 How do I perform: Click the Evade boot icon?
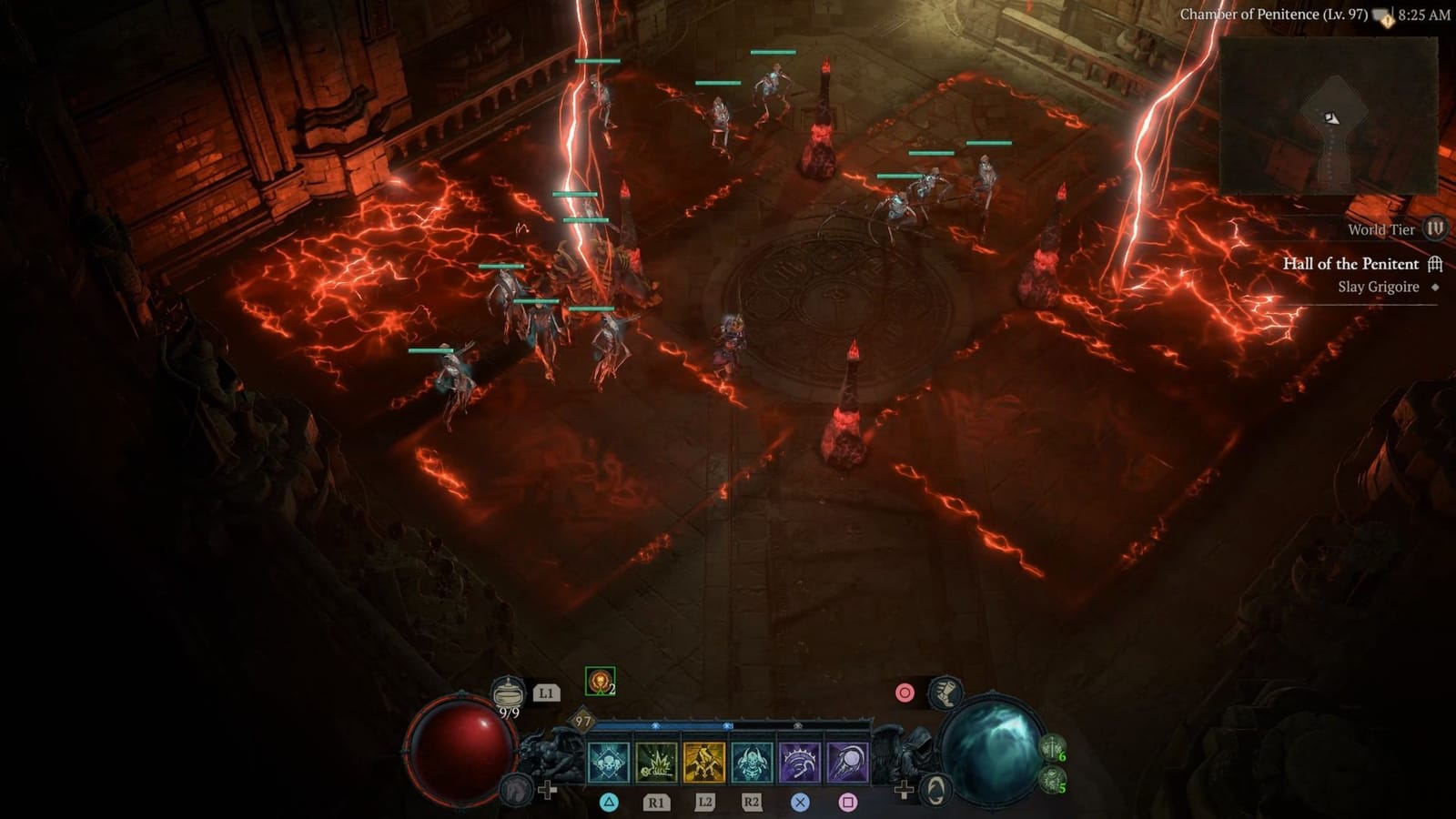[944, 691]
